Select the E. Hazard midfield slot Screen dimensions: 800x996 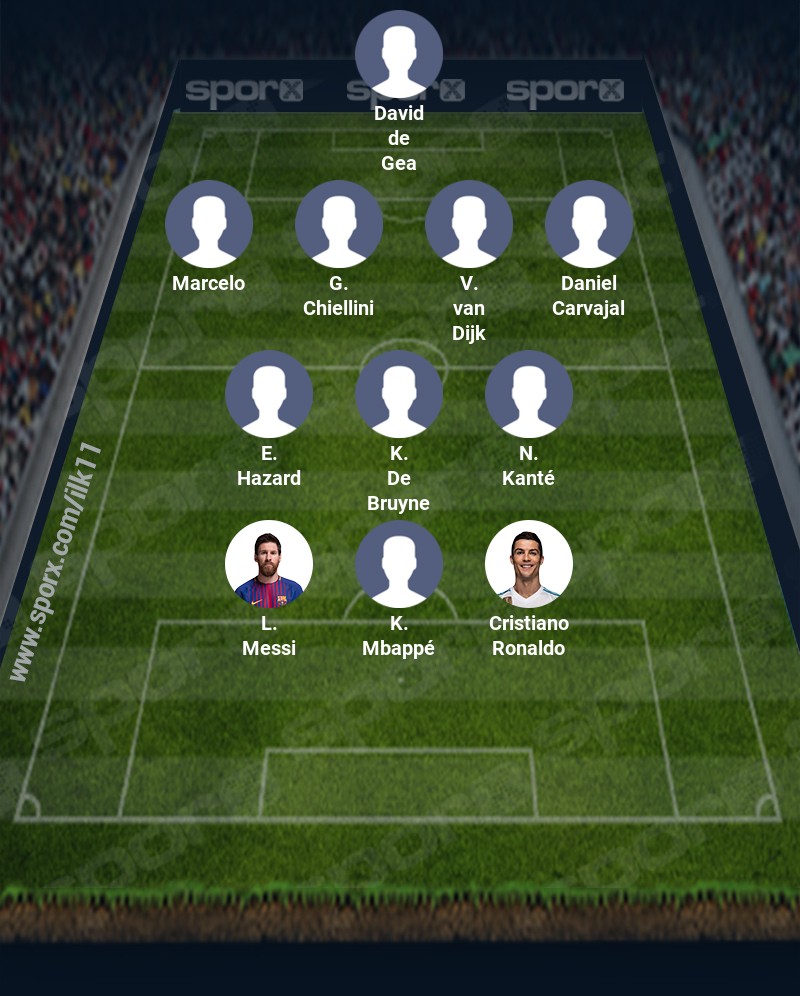coord(269,394)
